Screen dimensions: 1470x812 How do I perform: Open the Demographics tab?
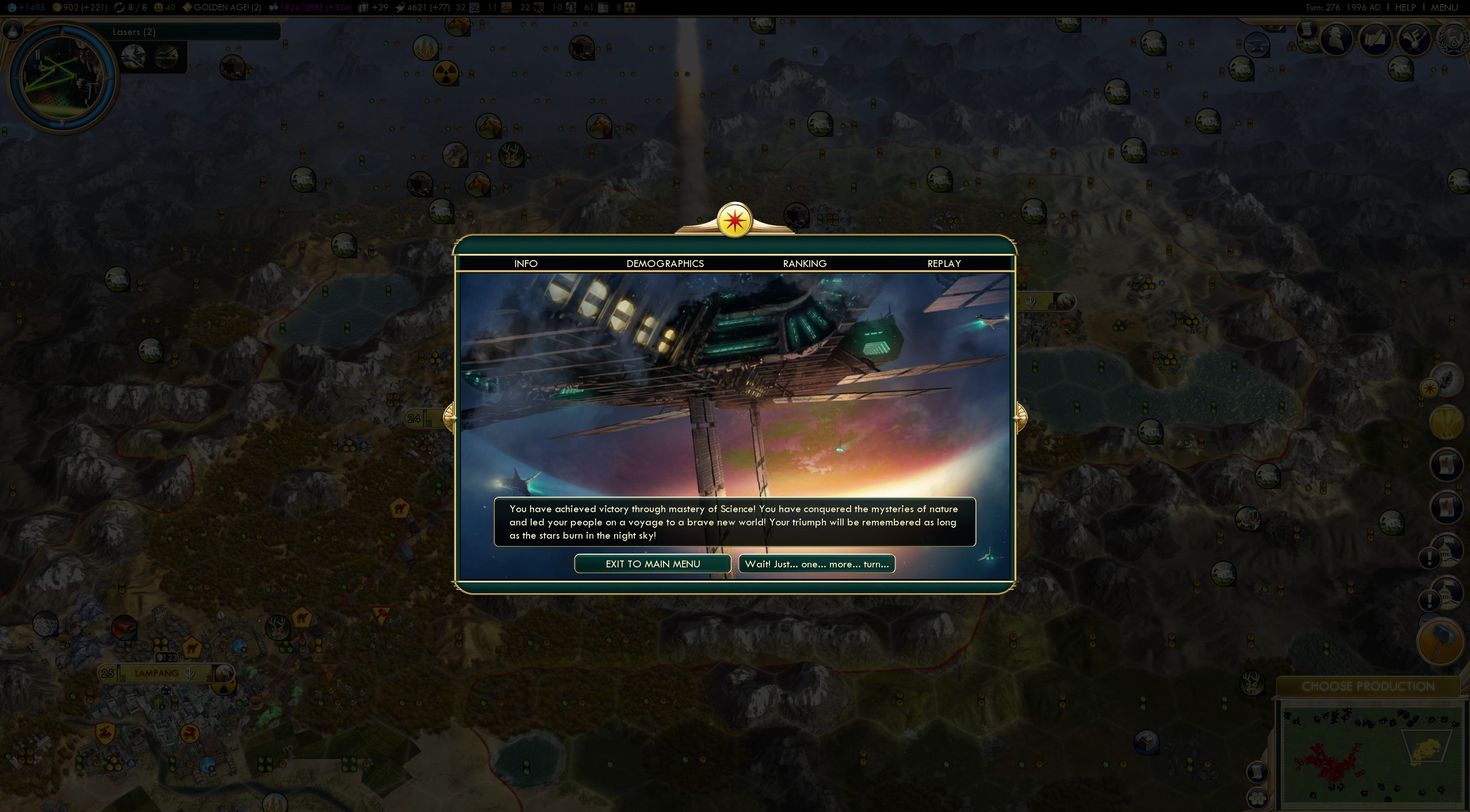point(665,264)
